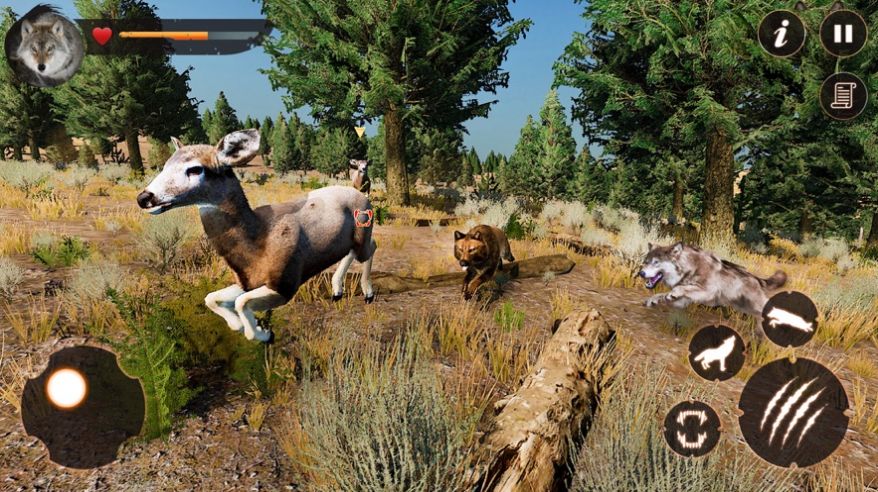
Task: Pause the game
Action: (x=843, y=34)
